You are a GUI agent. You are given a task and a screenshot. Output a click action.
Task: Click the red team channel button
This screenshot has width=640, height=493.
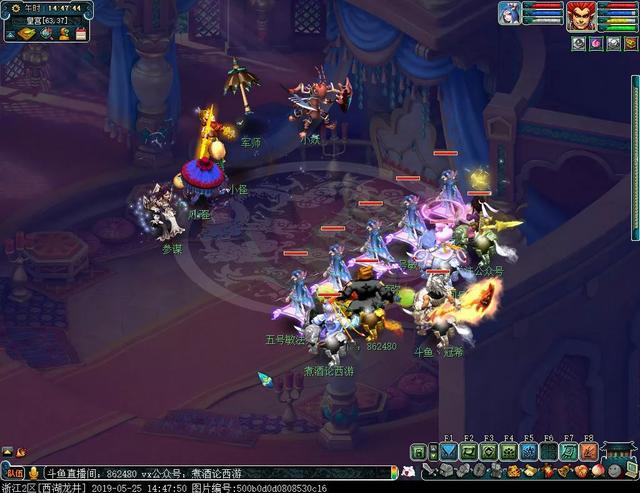(x=15, y=472)
